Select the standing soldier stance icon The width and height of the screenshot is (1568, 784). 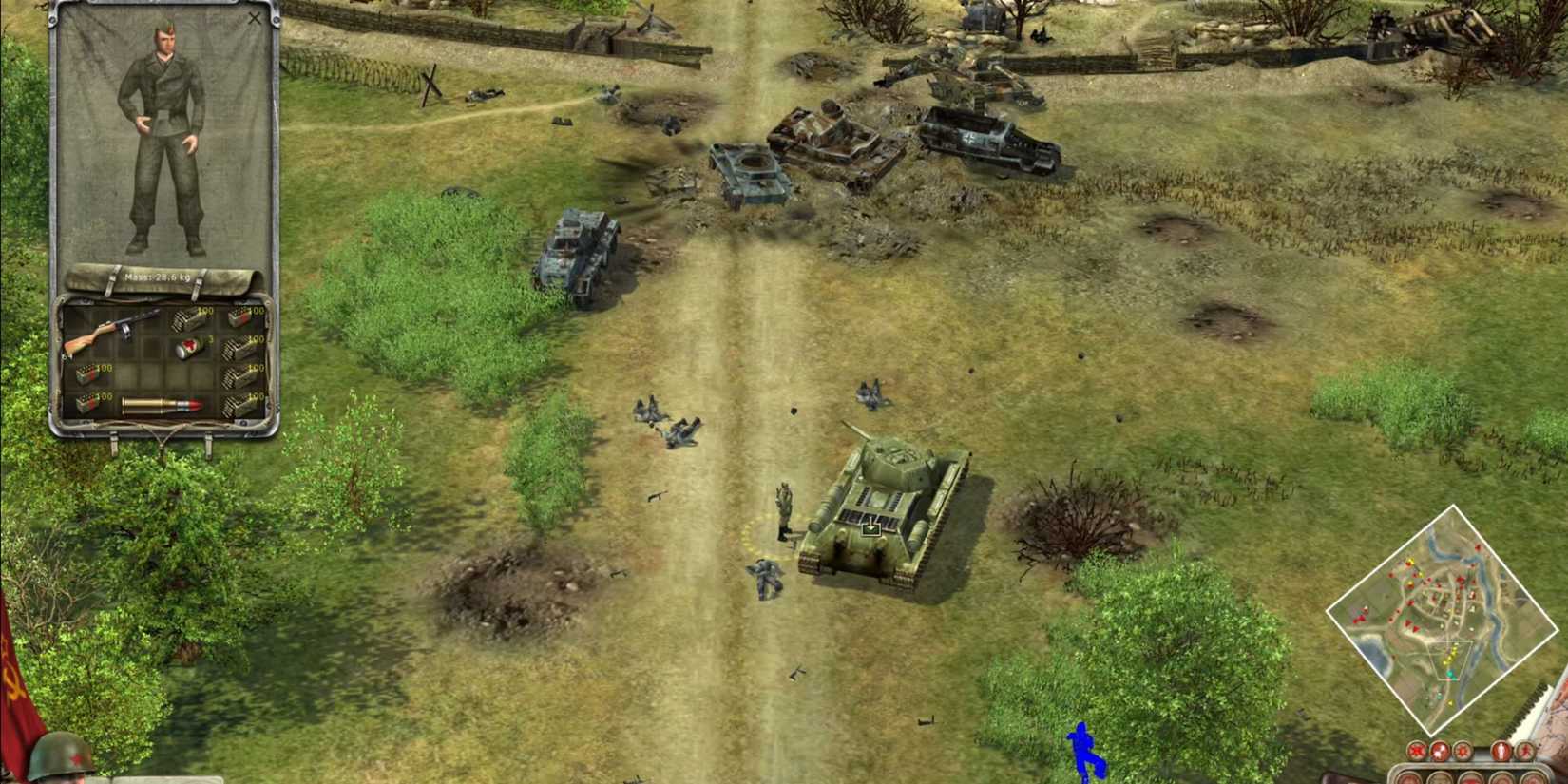pos(1501,750)
